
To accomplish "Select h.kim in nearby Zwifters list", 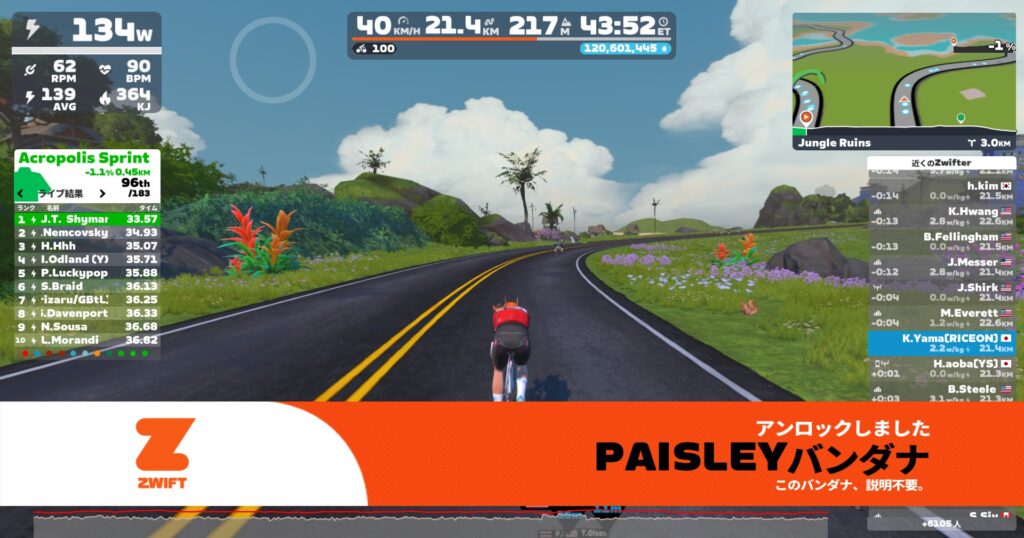I will (941, 186).
